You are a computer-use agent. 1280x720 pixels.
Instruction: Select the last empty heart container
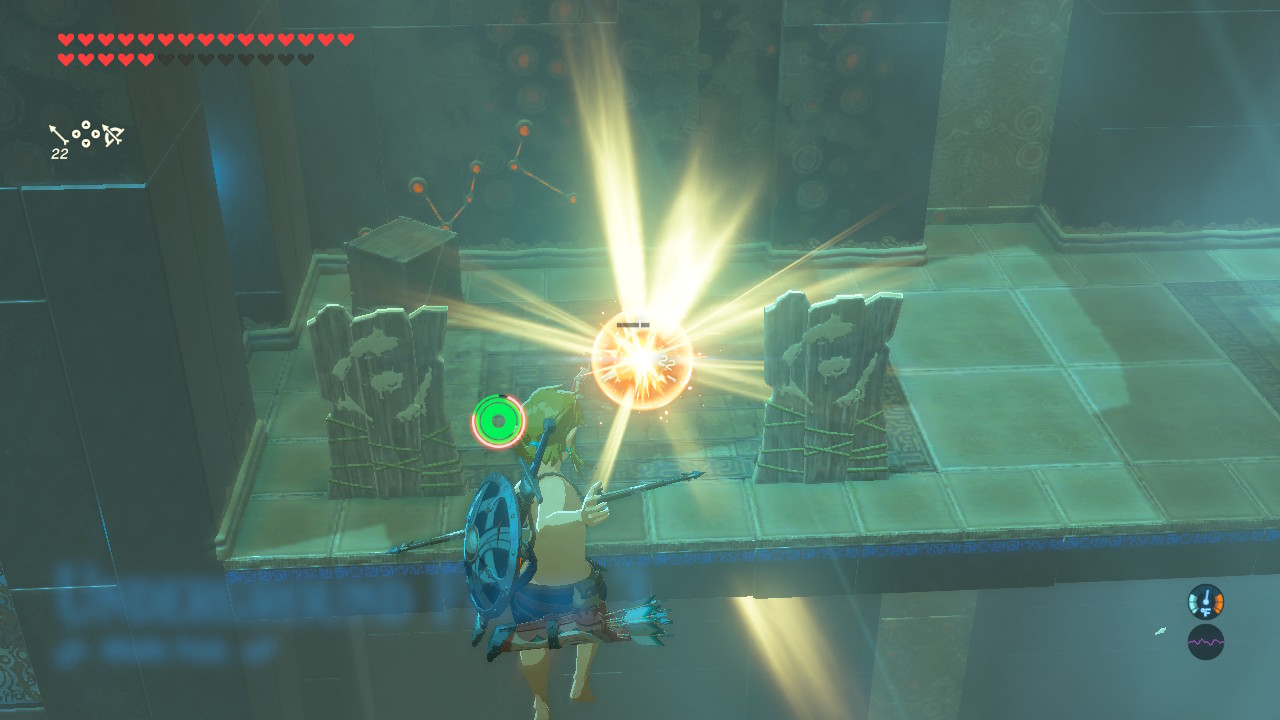[307, 61]
